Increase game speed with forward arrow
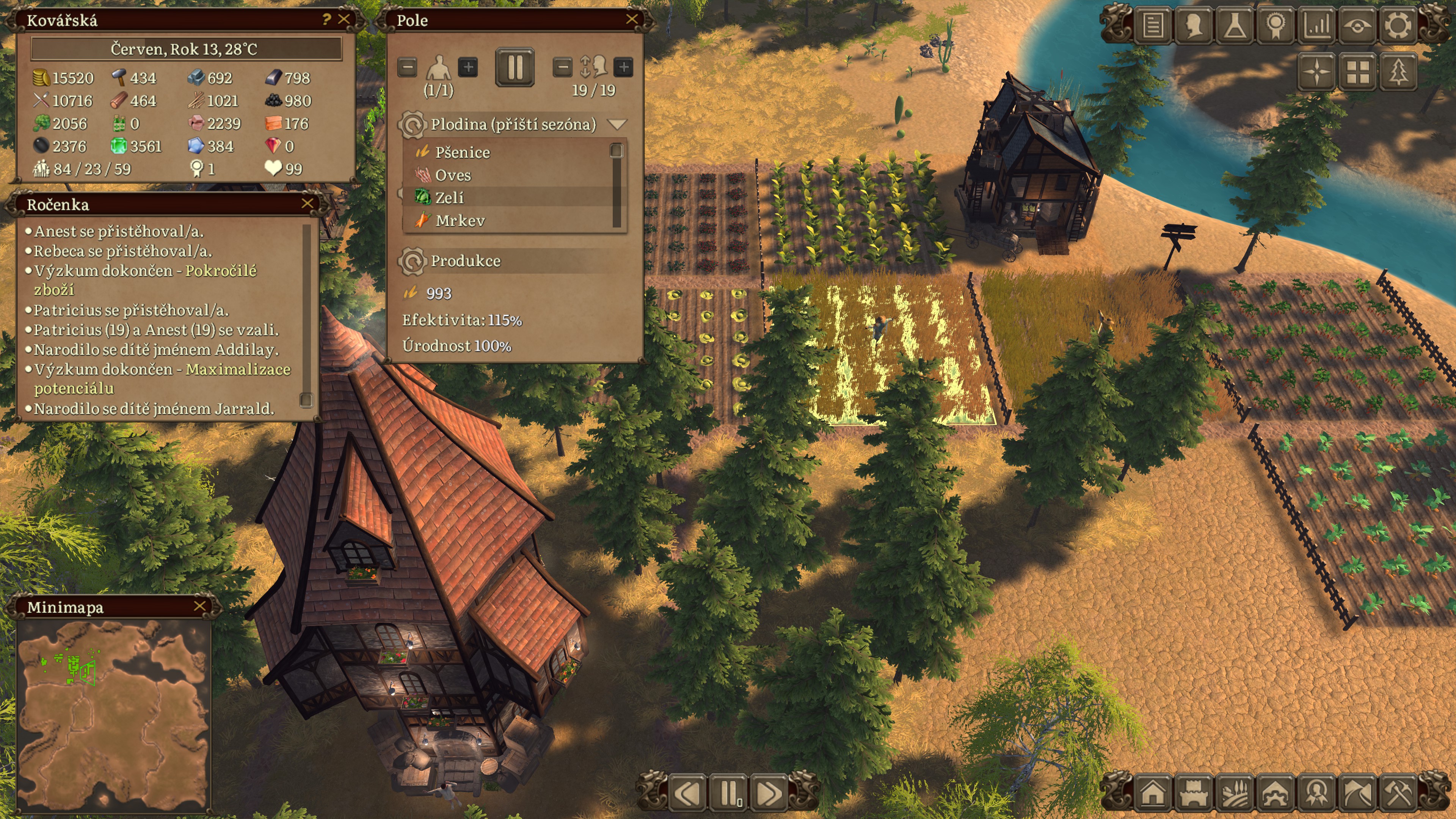Screen dimensions: 1456x819 [769, 793]
